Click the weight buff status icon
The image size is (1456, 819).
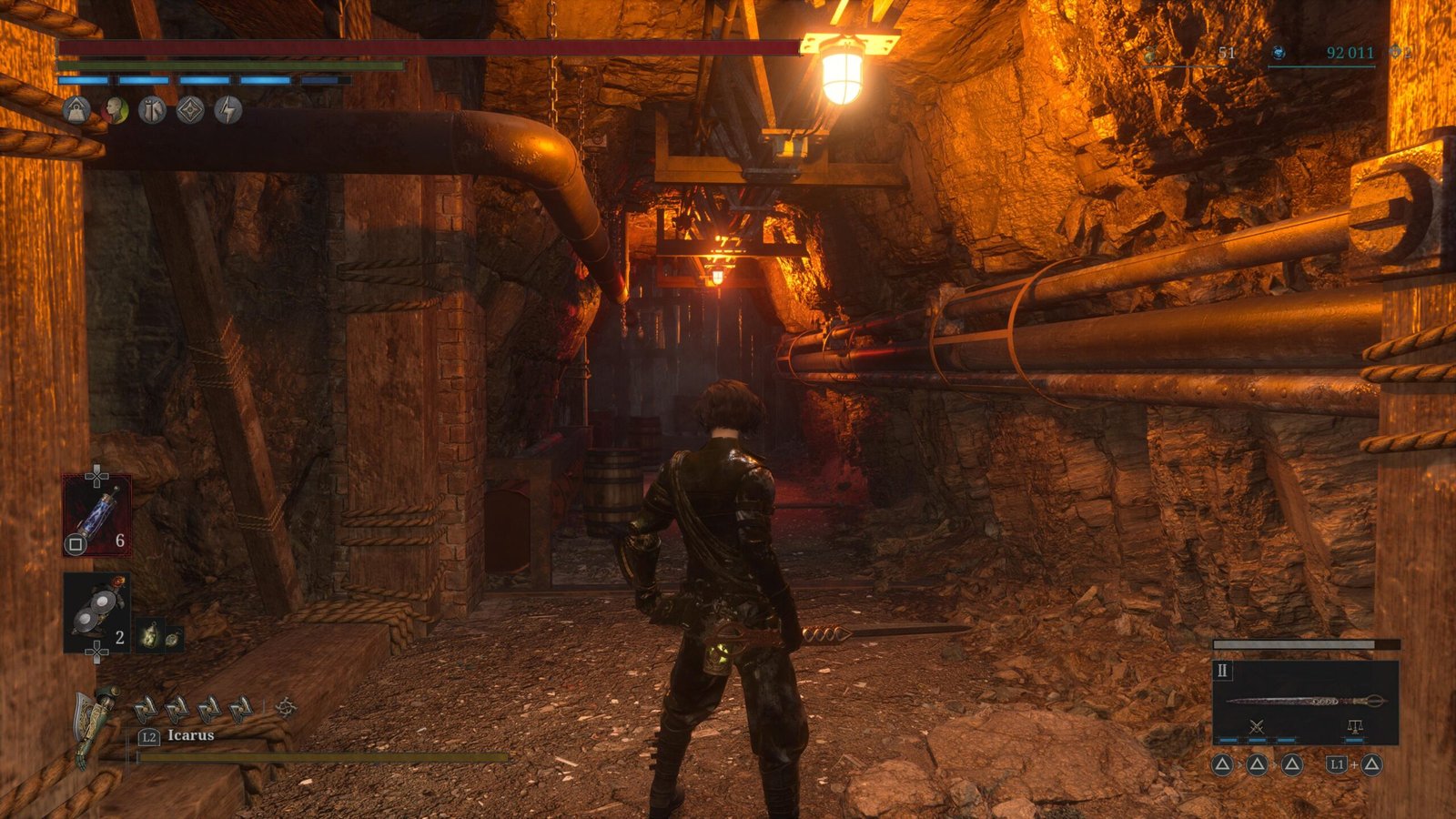76,111
